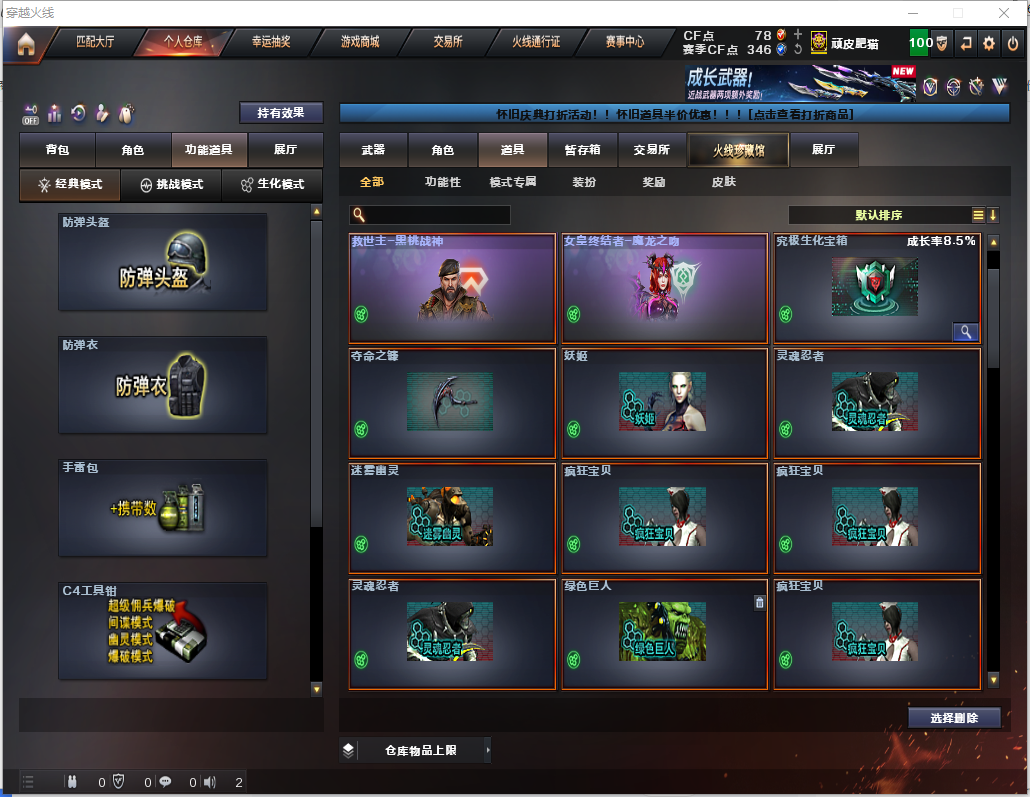Choose the 防弹头盔 helmet item
This screenshot has height=797, width=1030.
click(163, 262)
